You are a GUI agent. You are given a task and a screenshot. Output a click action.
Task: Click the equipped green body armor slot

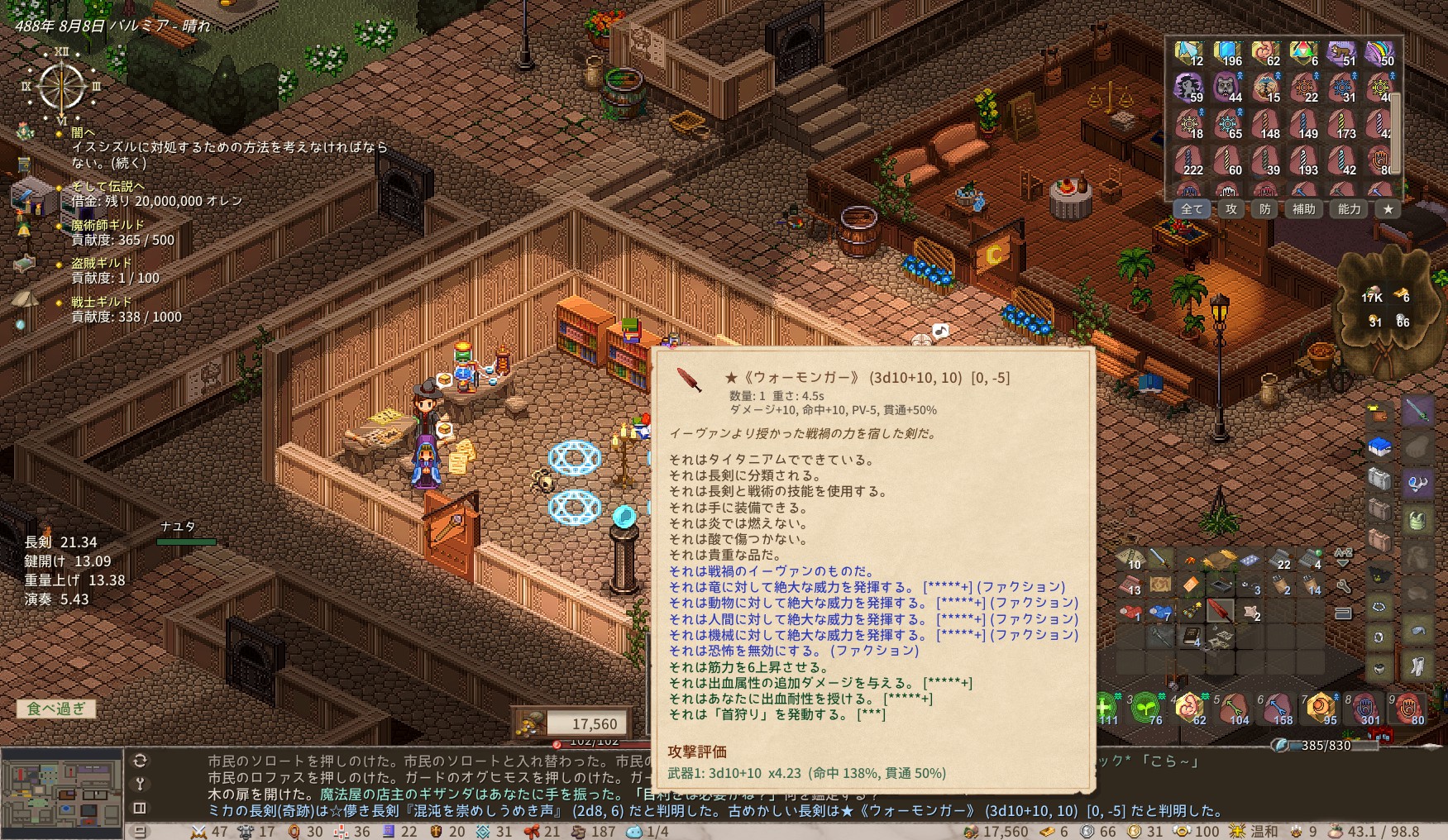click(1417, 521)
